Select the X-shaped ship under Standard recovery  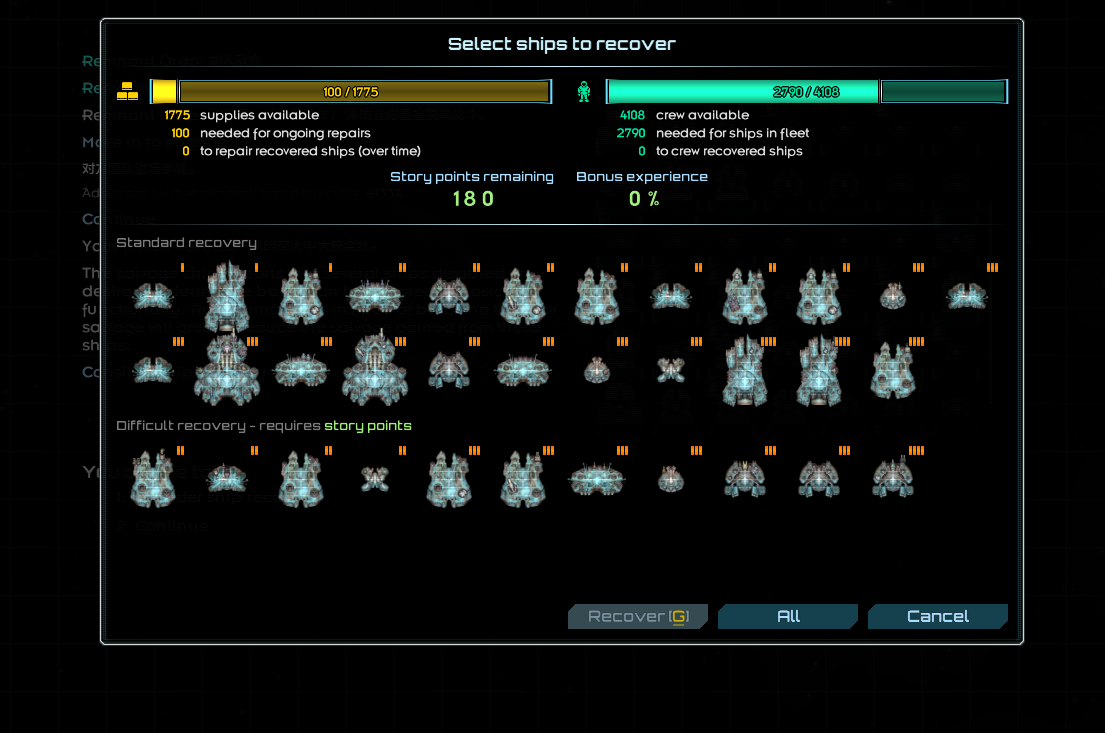tap(670, 370)
